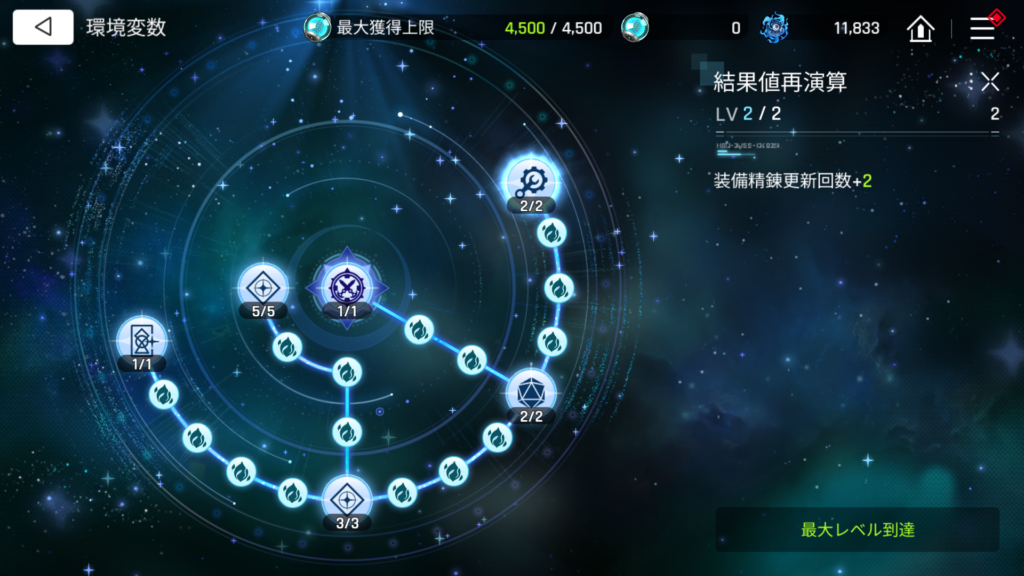This screenshot has height=576, width=1024.
Task: Go back using the arrow button
Action: 43,27
